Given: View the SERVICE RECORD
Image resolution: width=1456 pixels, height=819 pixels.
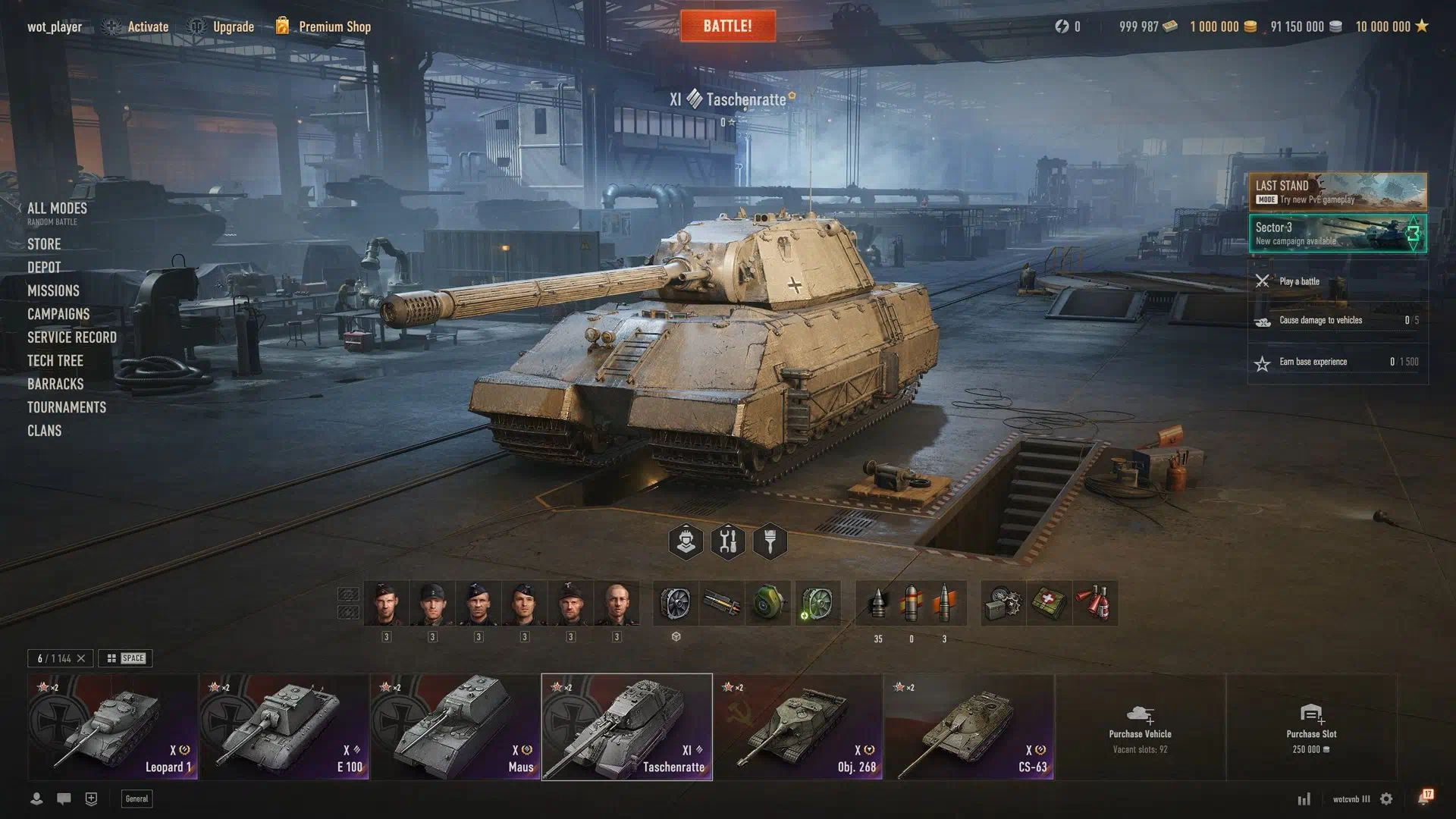Looking at the screenshot, I should point(72,337).
